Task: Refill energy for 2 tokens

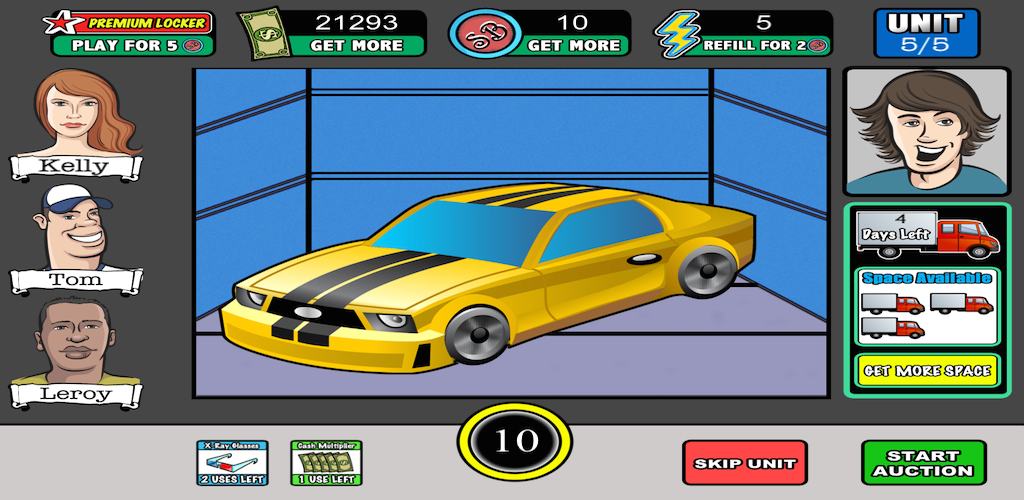Action: pos(764,45)
